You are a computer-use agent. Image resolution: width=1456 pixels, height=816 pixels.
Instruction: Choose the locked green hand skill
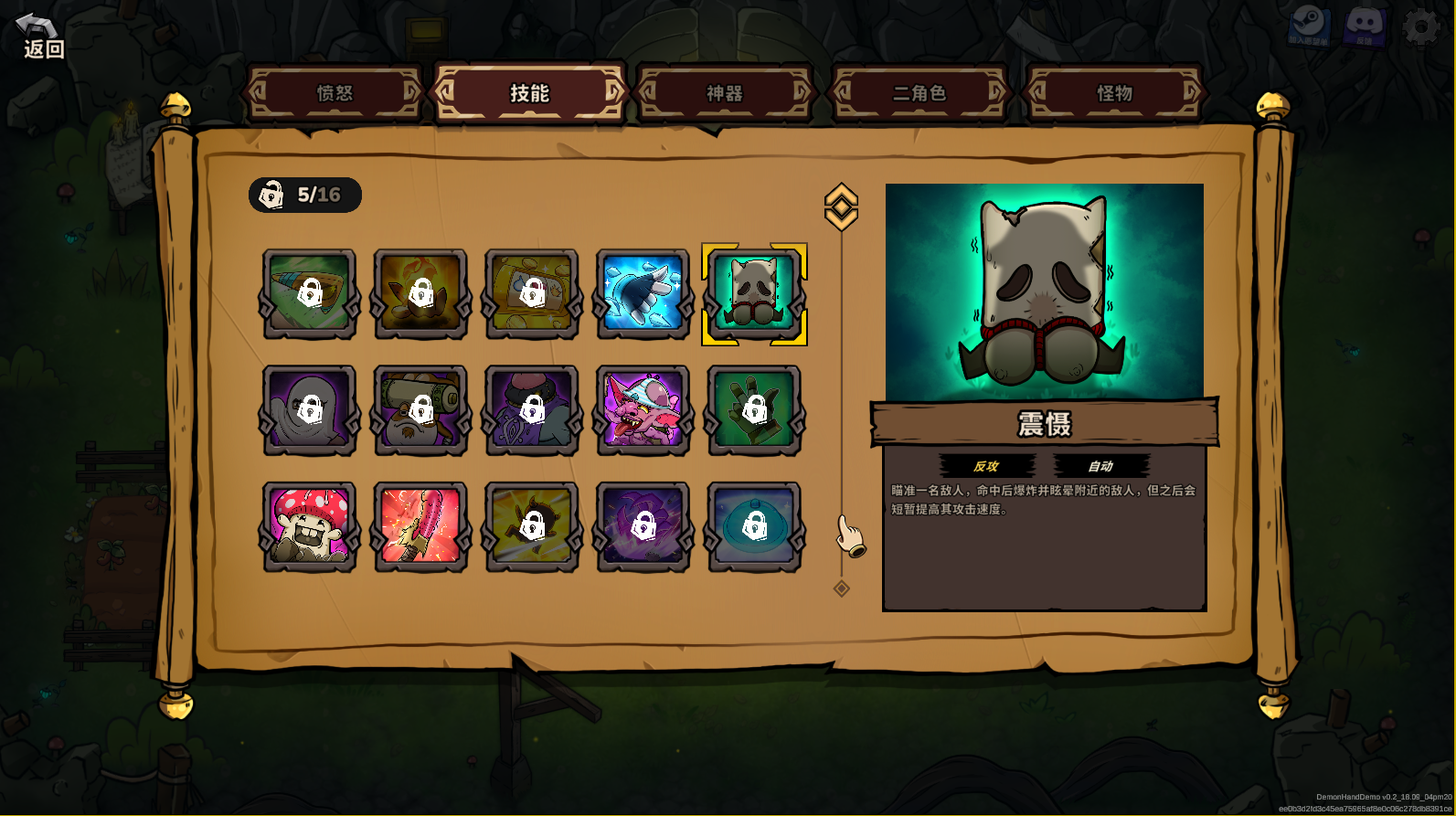[x=754, y=410]
